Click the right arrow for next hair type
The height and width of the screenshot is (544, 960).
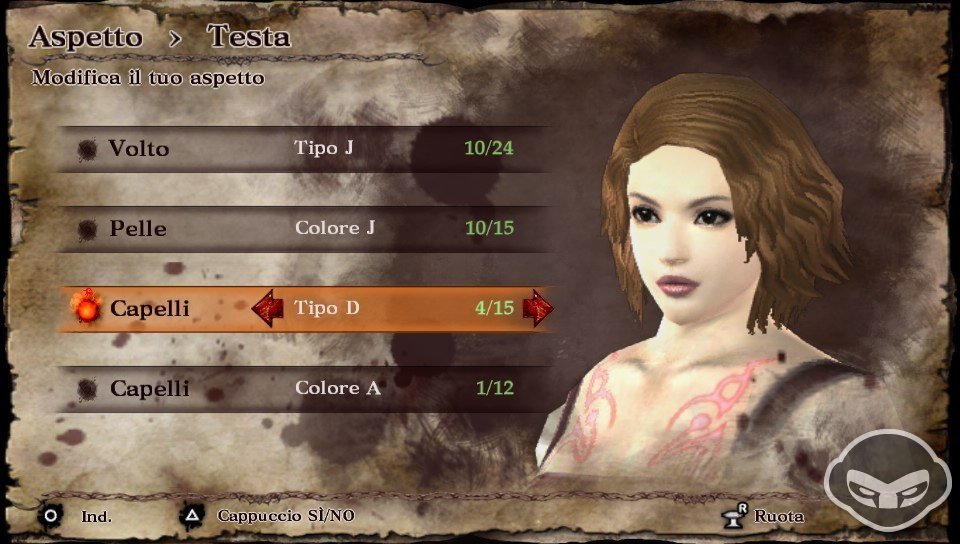point(538,308)
